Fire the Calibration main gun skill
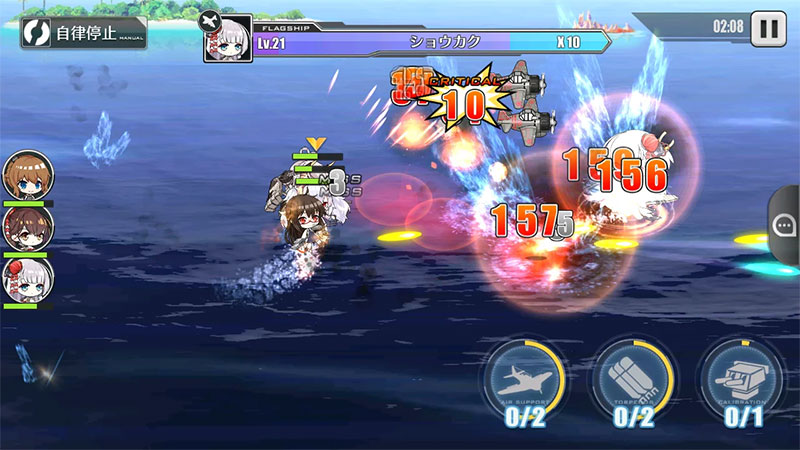Screen dimensions: 800x450 pyautogui.click(x=741, y=381)
